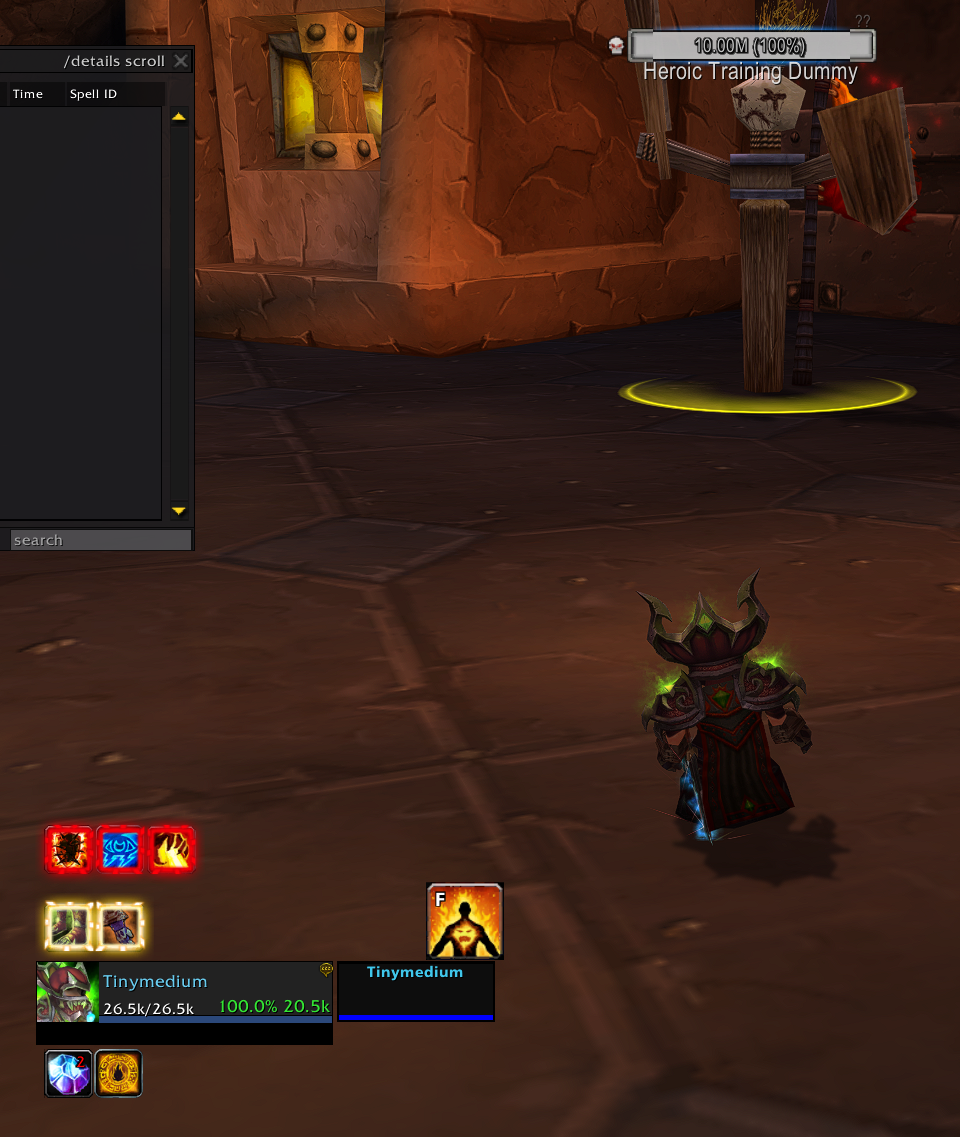Click the purple crystal buff icon

[x=69, y=1073]
